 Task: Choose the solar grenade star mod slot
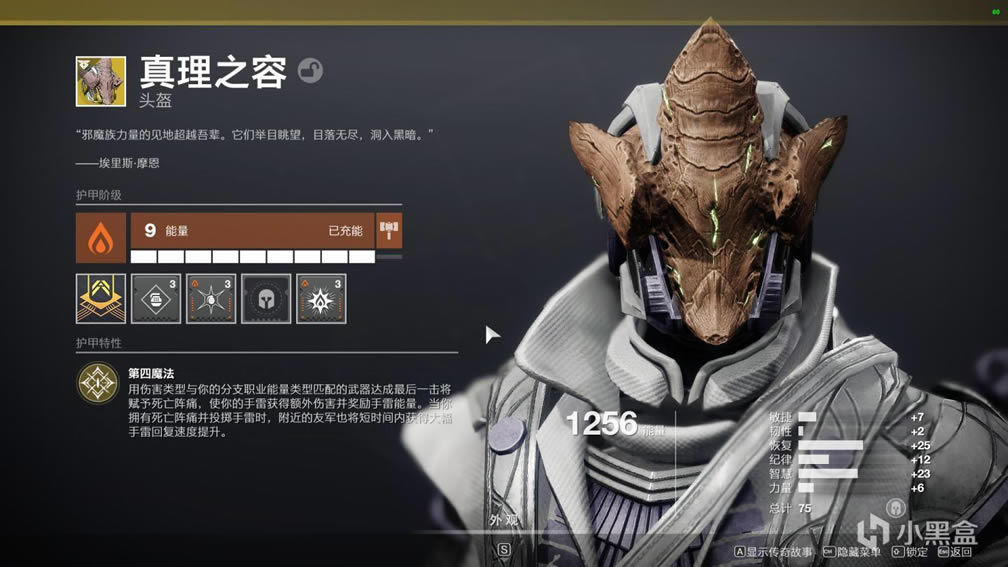point(211,298)
